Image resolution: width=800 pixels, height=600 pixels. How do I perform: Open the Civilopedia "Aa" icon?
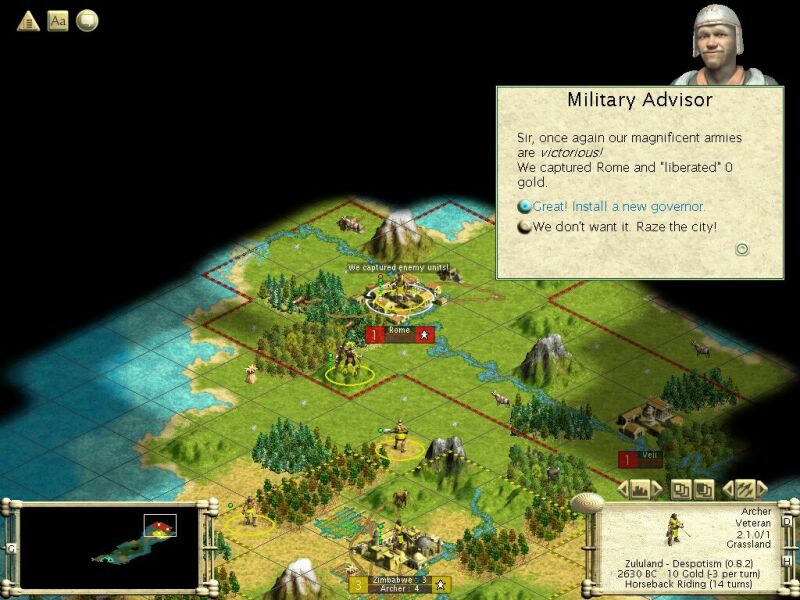coord(58,20)
